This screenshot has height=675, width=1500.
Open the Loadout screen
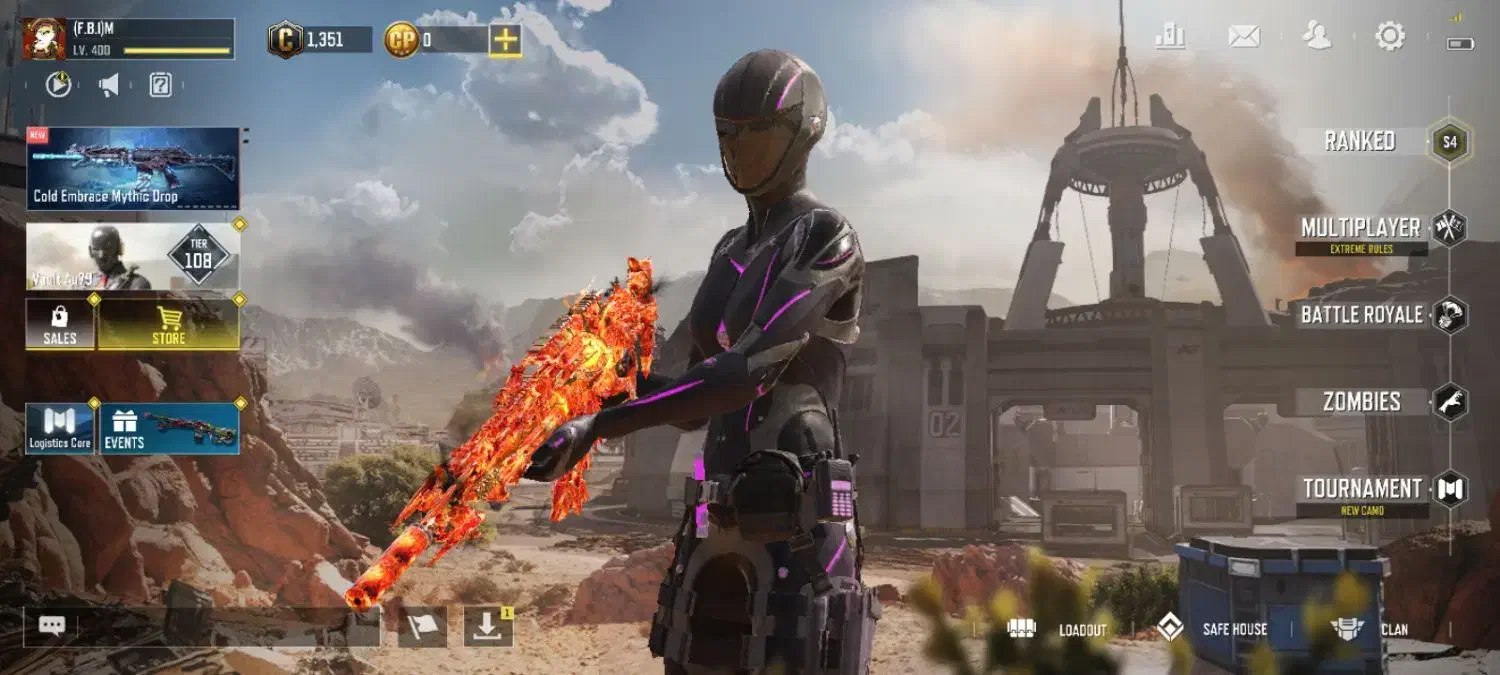[1060, 629]
